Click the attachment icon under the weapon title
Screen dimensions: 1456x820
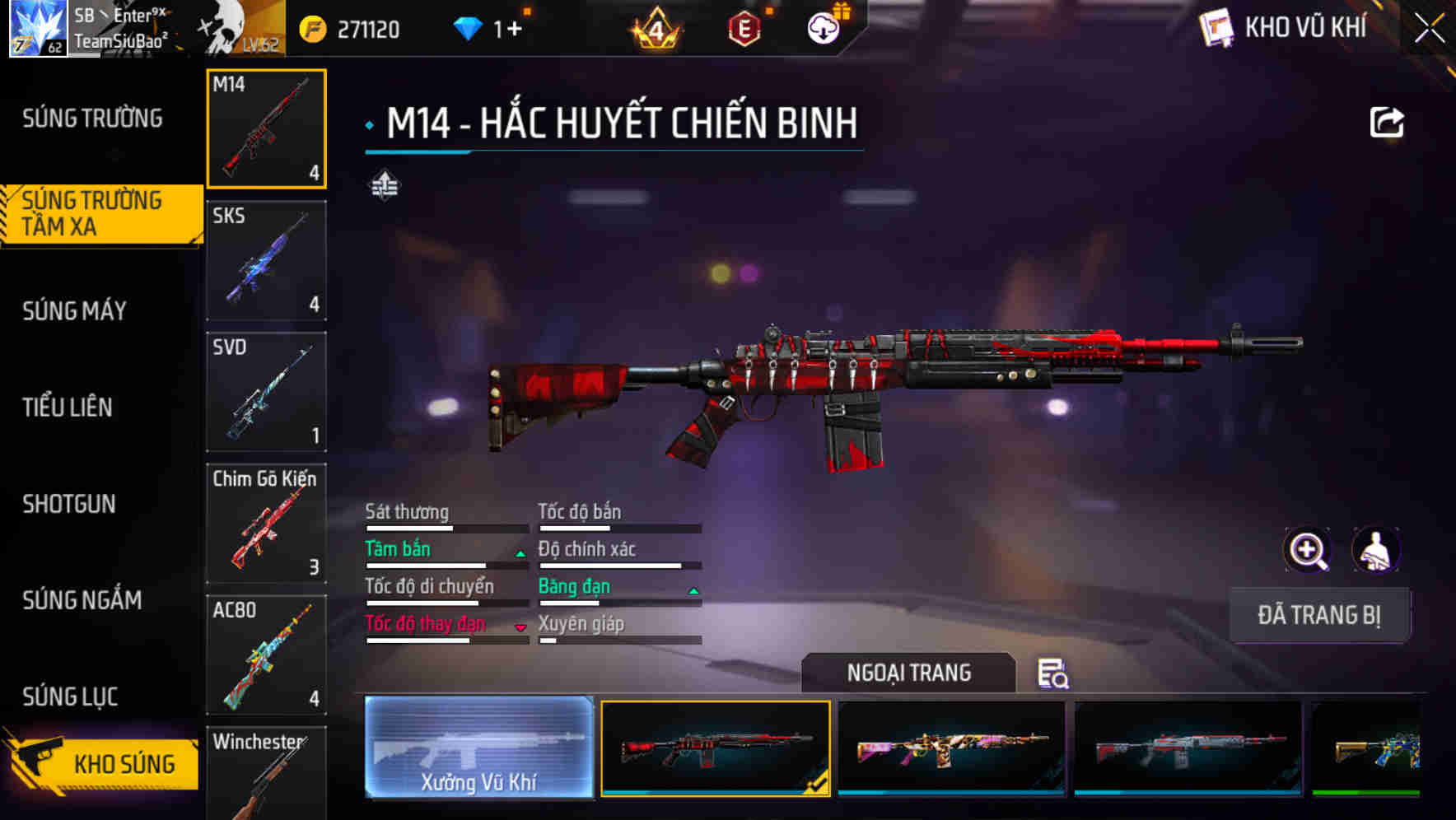pos(384,186)
